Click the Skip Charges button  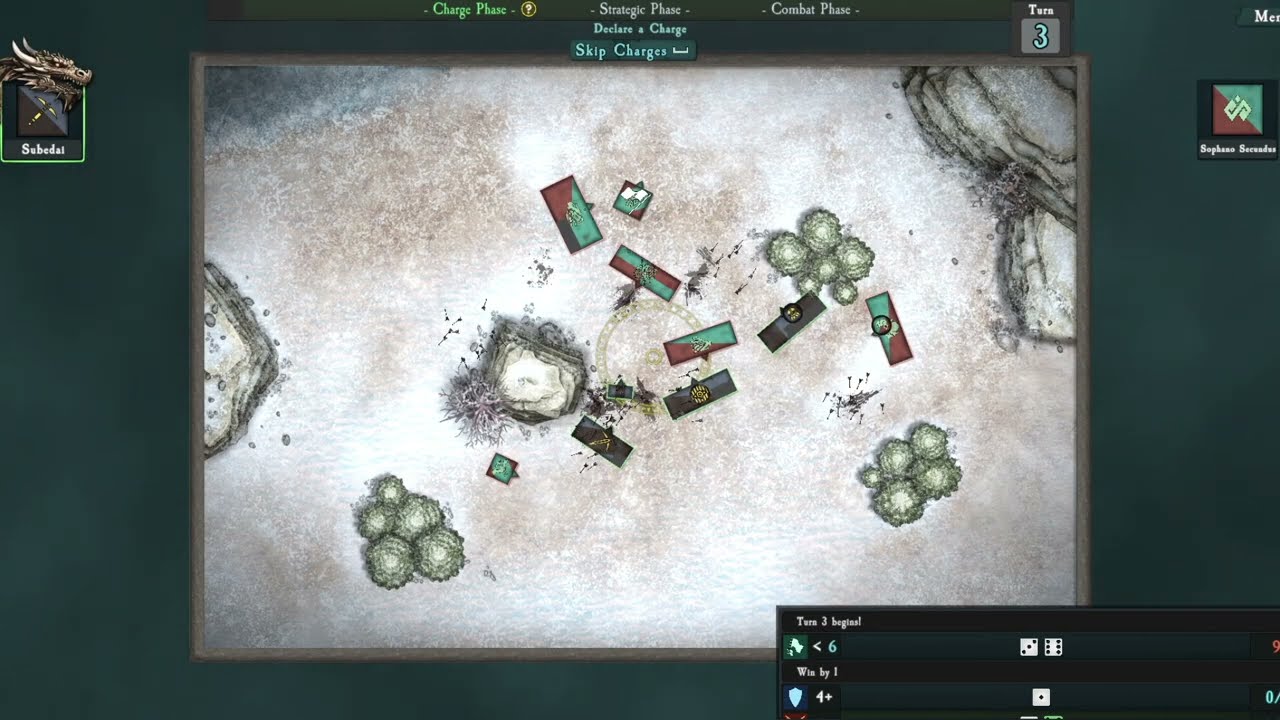click(631, 51)
